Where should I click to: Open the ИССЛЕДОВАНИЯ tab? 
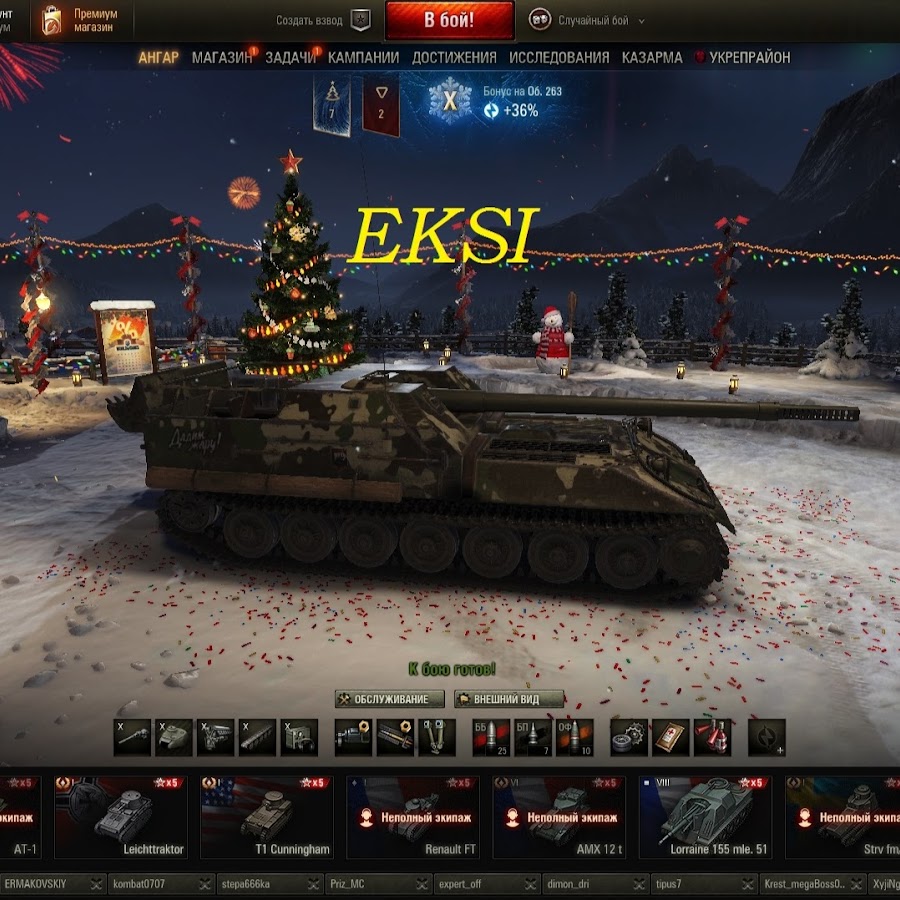559,58
